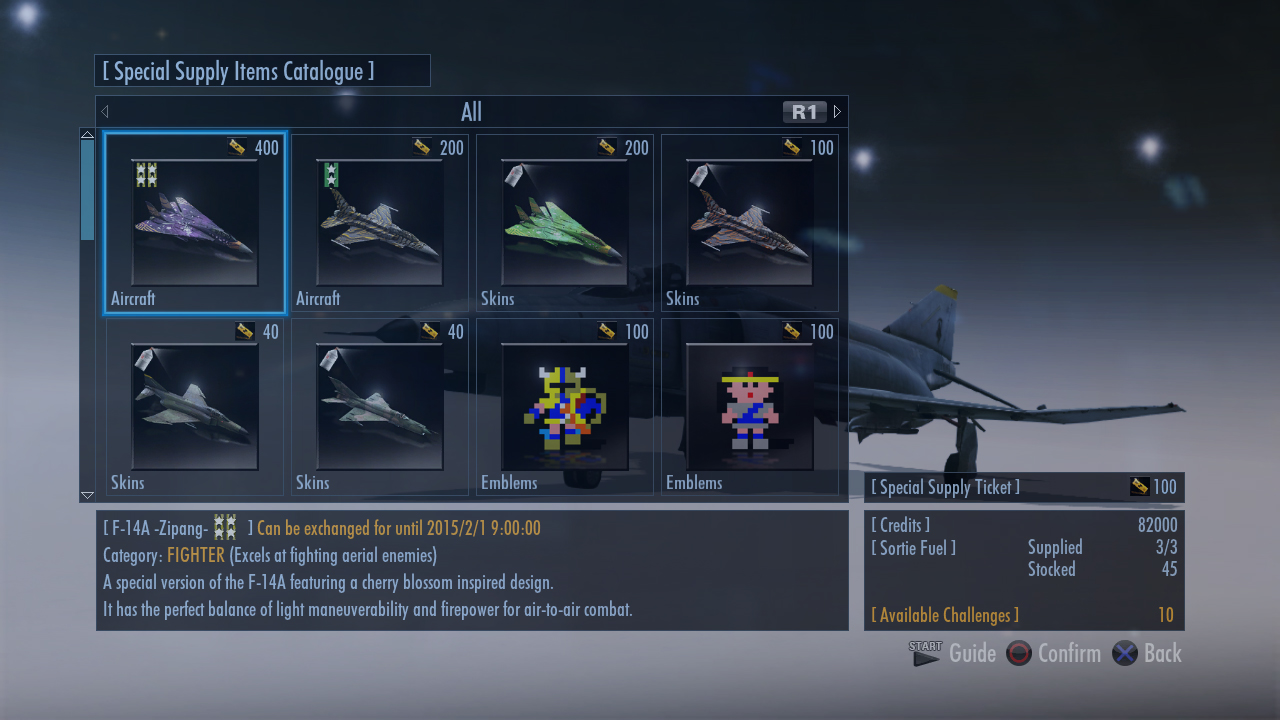Open the All category header
Viewport: 1280px width, 720px height.
coord(471,112)
